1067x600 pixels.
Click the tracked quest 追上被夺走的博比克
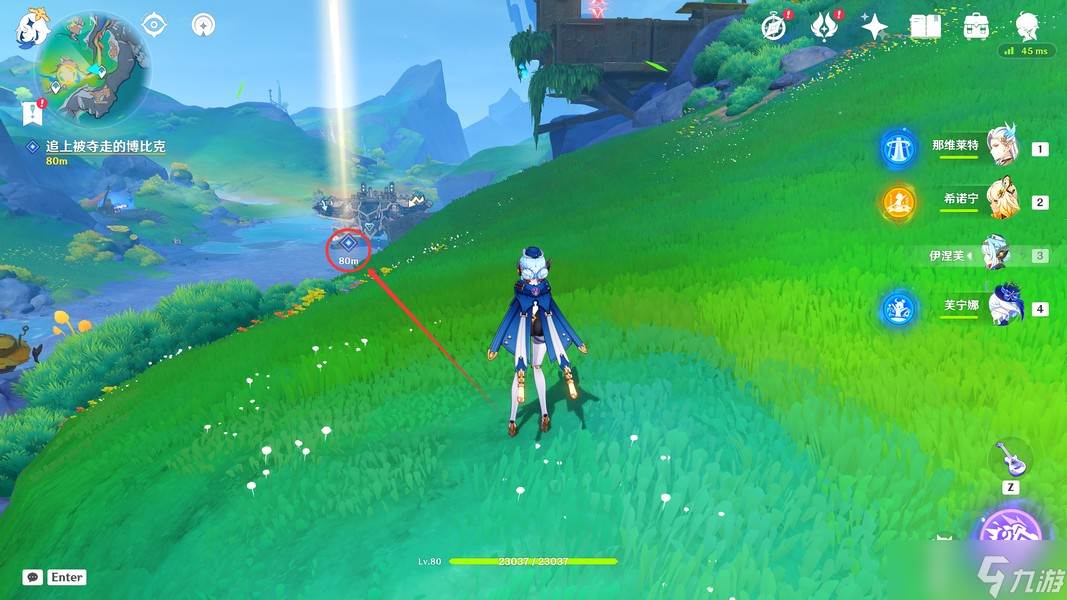(105, 146)
